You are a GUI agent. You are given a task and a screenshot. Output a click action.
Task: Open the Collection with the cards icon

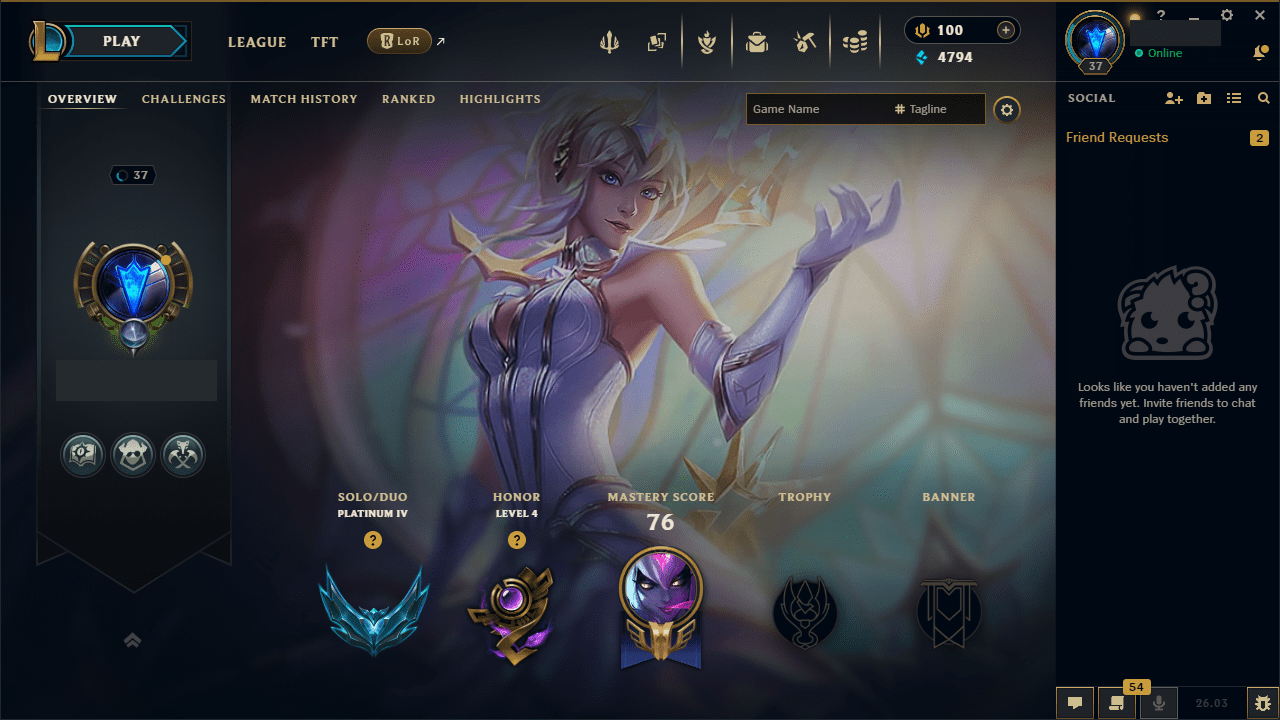pos(657,42)
